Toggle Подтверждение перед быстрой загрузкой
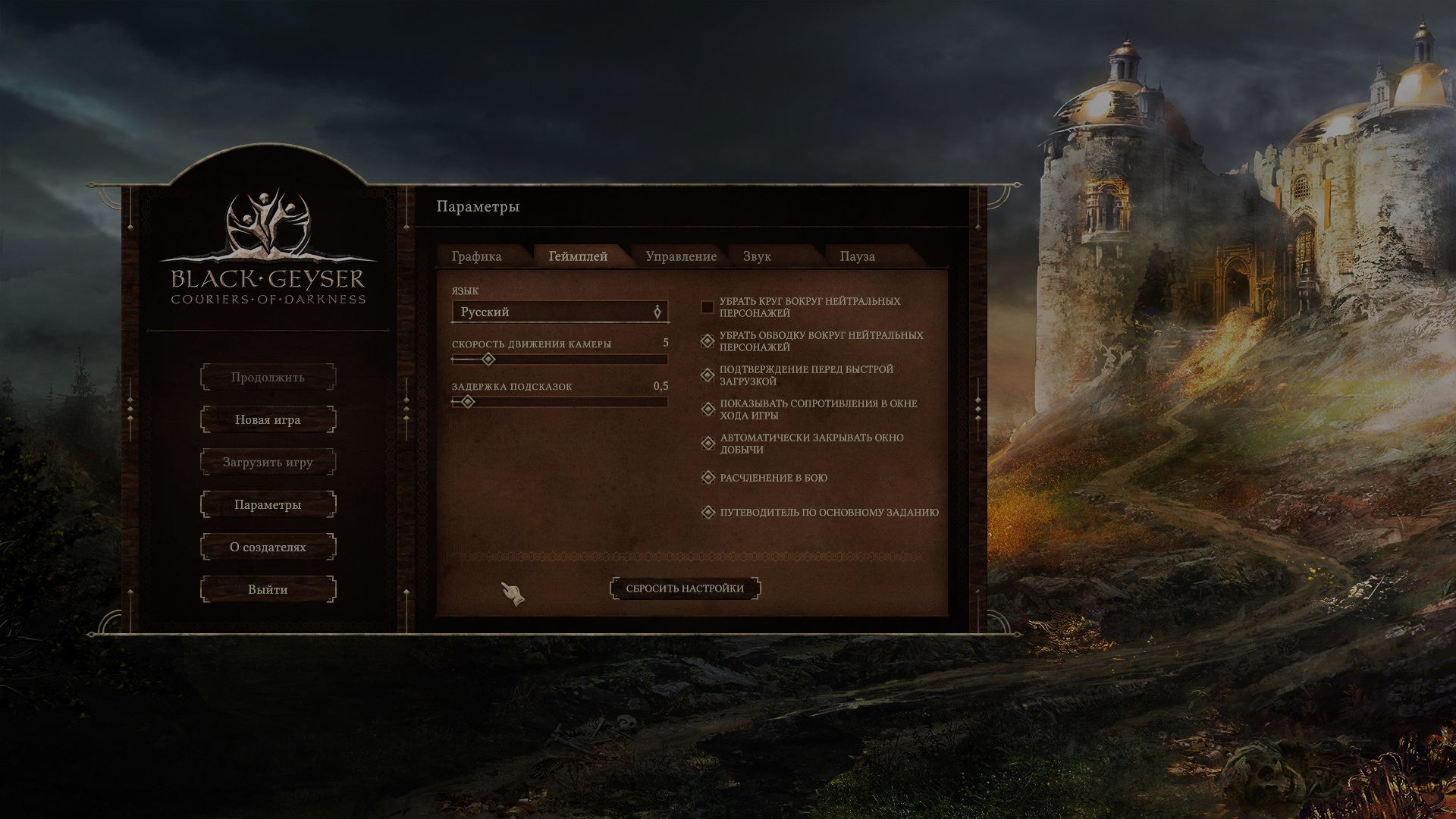1456x819 pixels. 708,375
